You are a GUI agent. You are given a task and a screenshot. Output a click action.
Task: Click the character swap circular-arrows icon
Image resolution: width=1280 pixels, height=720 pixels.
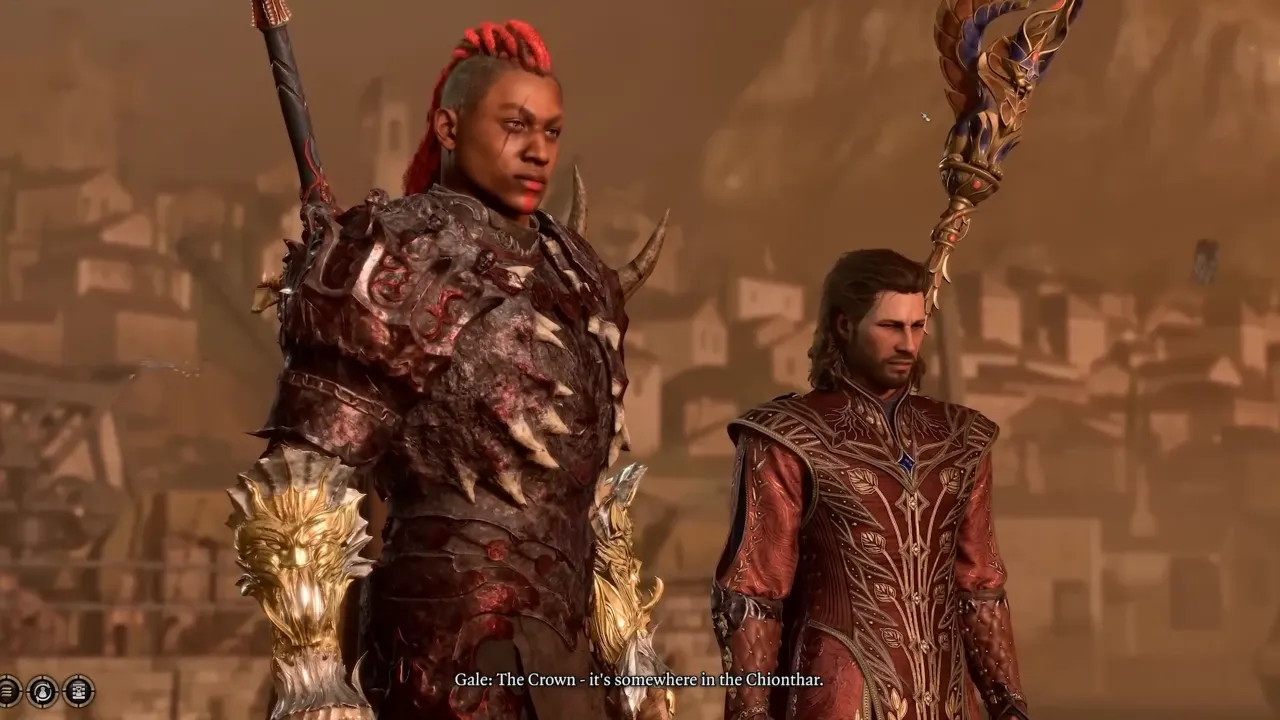[43, 691]
